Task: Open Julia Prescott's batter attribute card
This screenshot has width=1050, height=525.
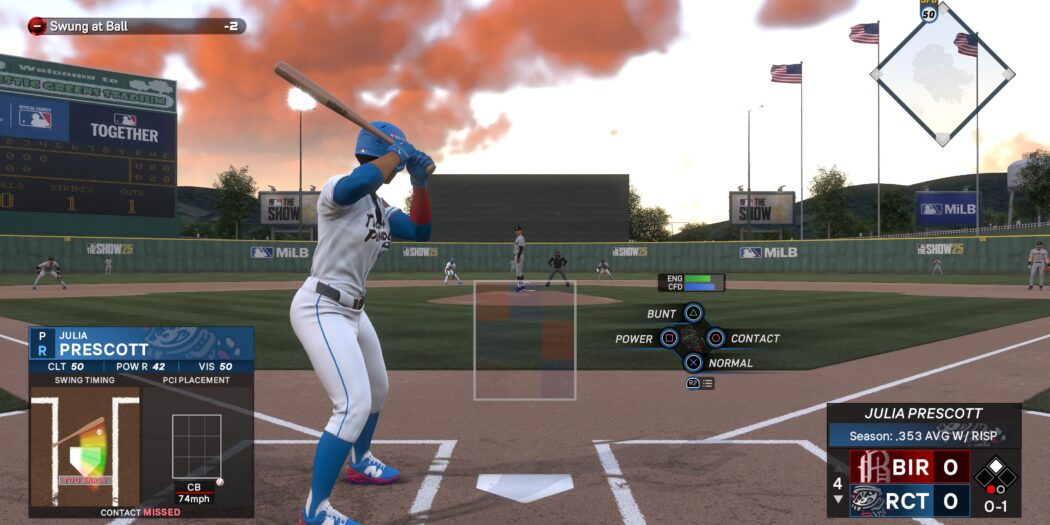Action: (x=141, y=351)
